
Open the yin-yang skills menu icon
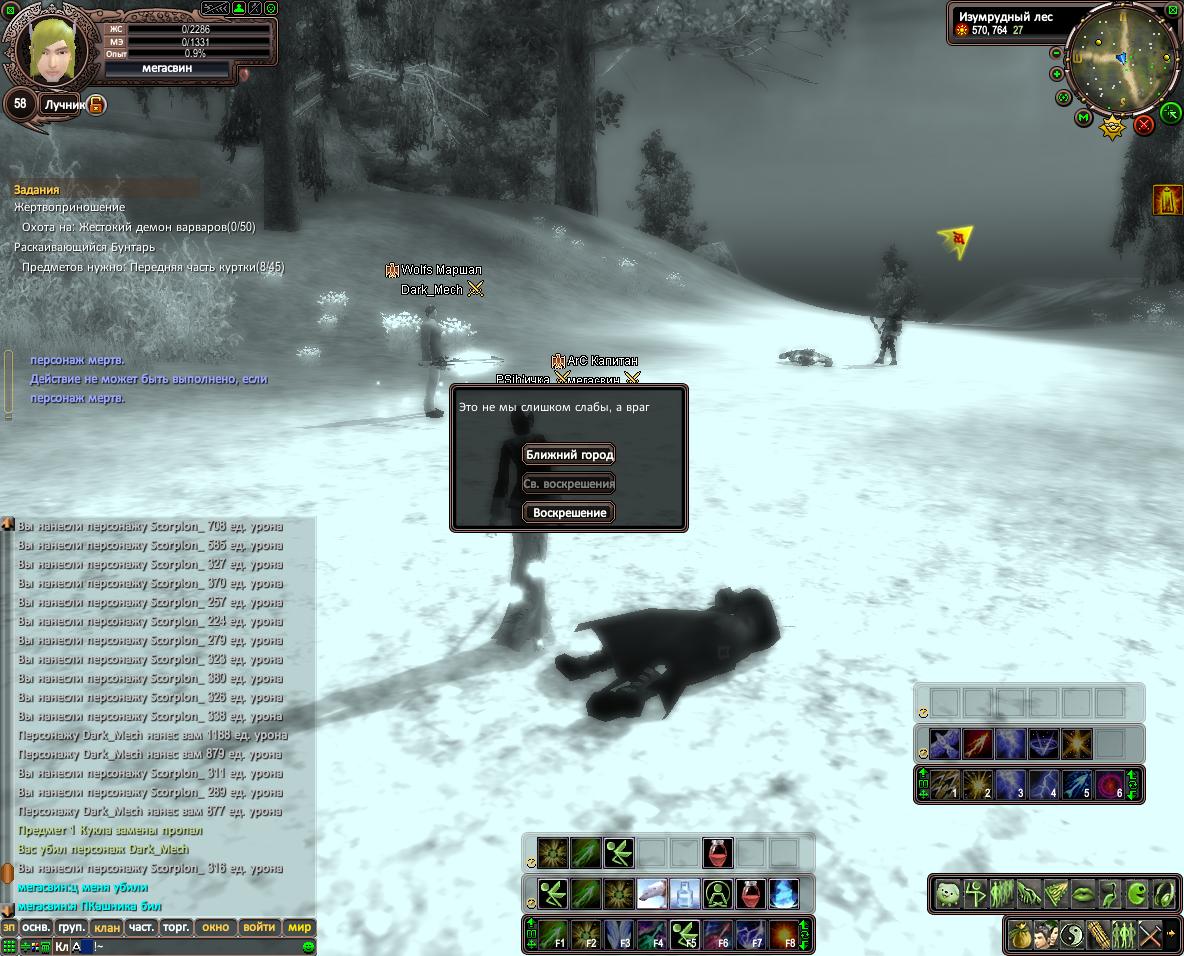point(1072,935)
